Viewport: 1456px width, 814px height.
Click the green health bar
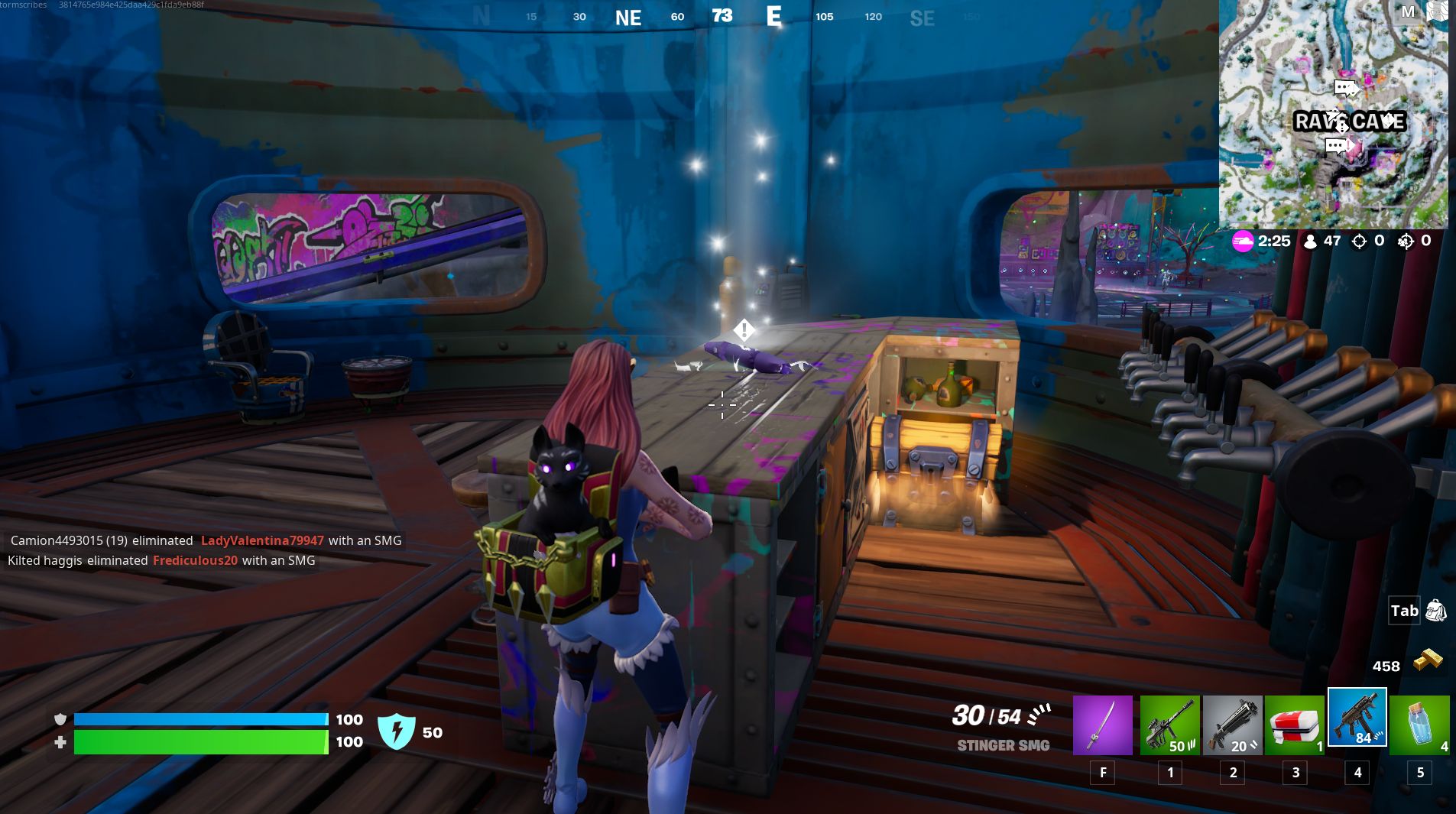[199, 741]
